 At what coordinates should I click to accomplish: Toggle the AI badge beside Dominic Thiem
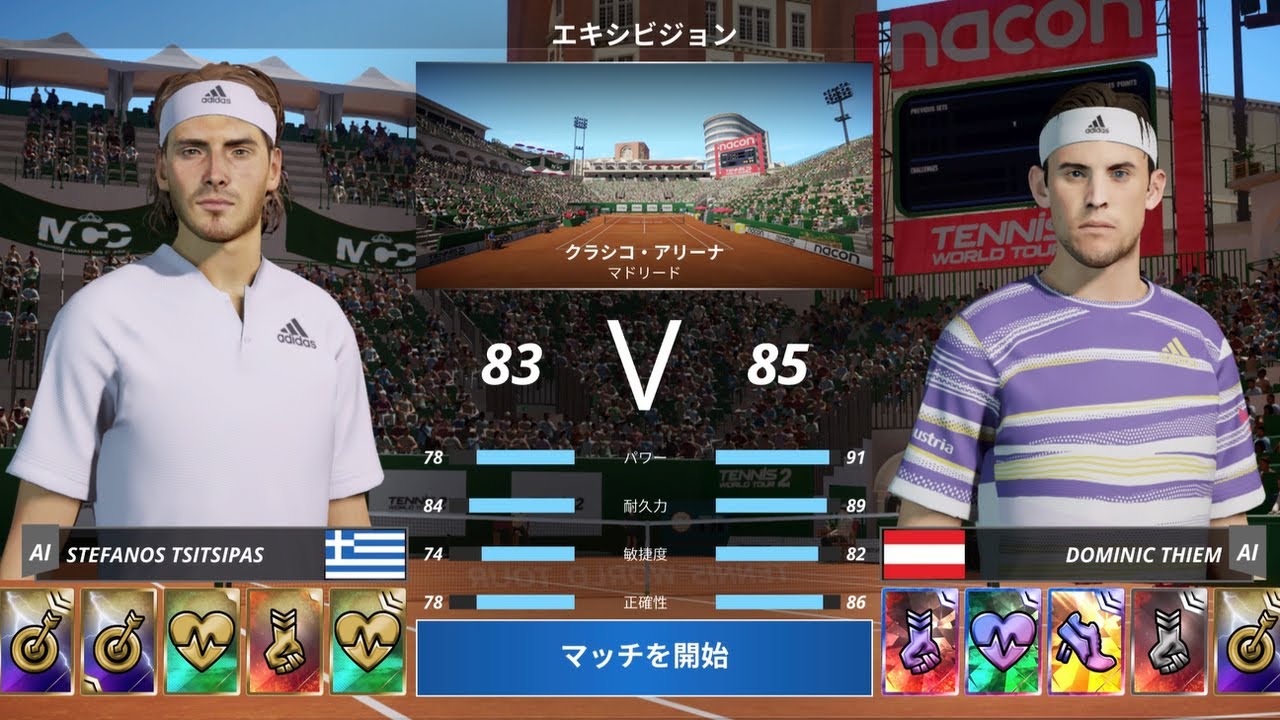coord(1247,553)
